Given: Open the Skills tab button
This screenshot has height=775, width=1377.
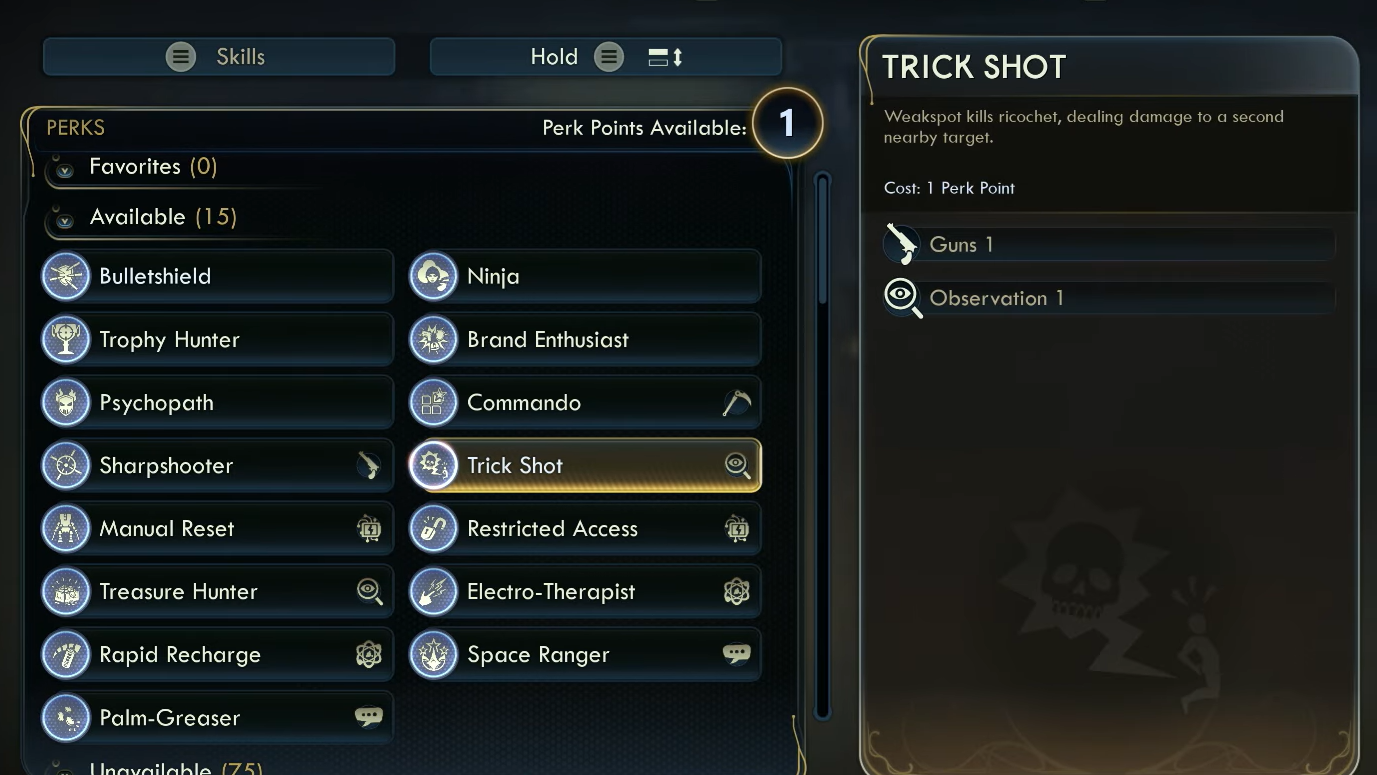Looking at the screenshot, I should (x=218, y=57).
